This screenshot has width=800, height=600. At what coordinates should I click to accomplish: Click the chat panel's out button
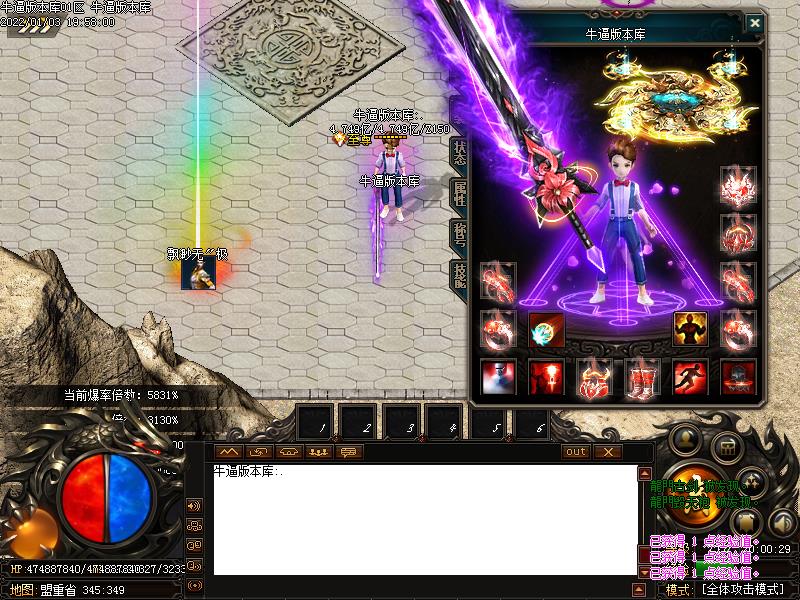tap(576, 452)
